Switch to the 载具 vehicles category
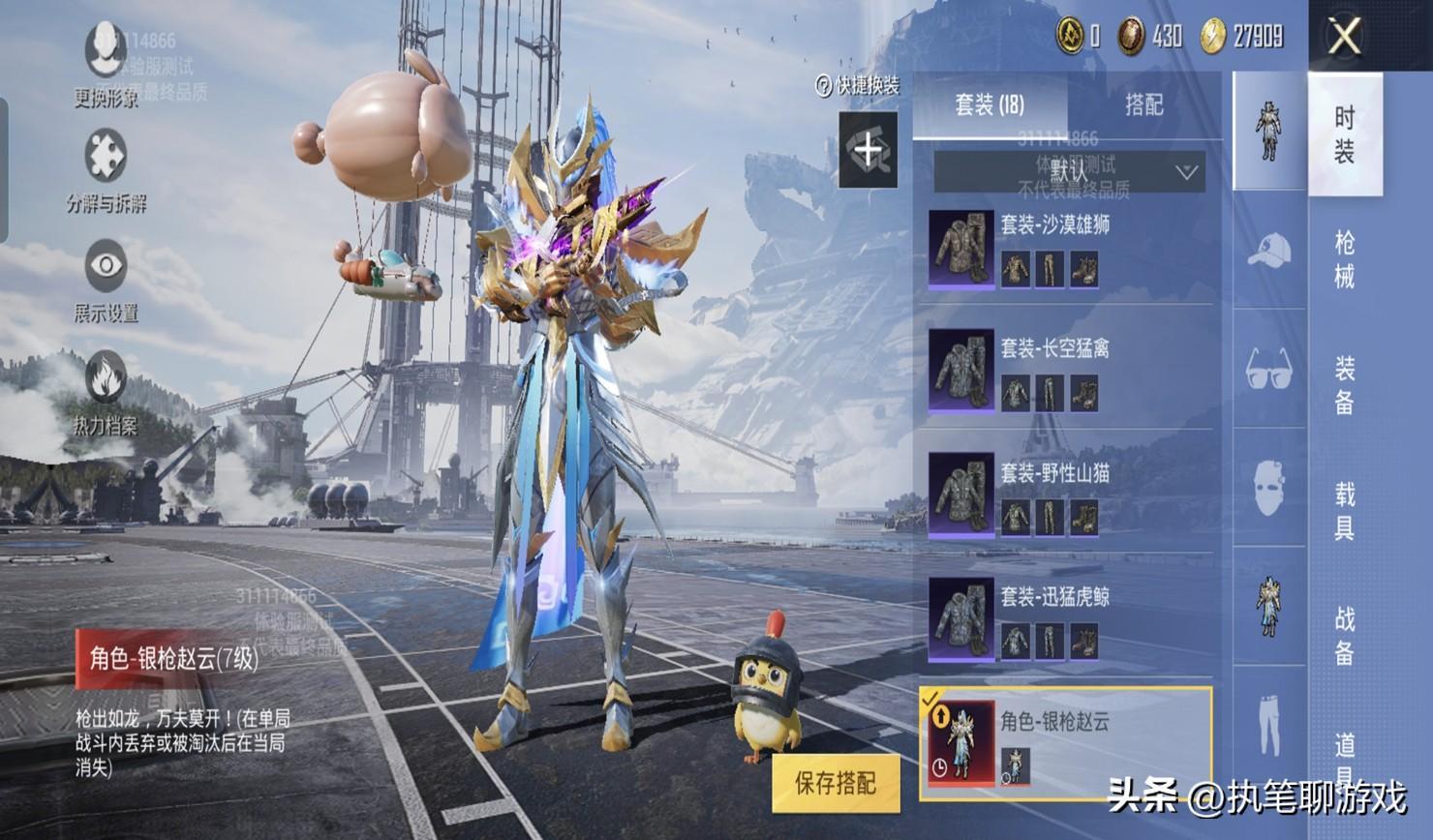The height and width of the screenshot is (840, 1433). [1345, 510]
